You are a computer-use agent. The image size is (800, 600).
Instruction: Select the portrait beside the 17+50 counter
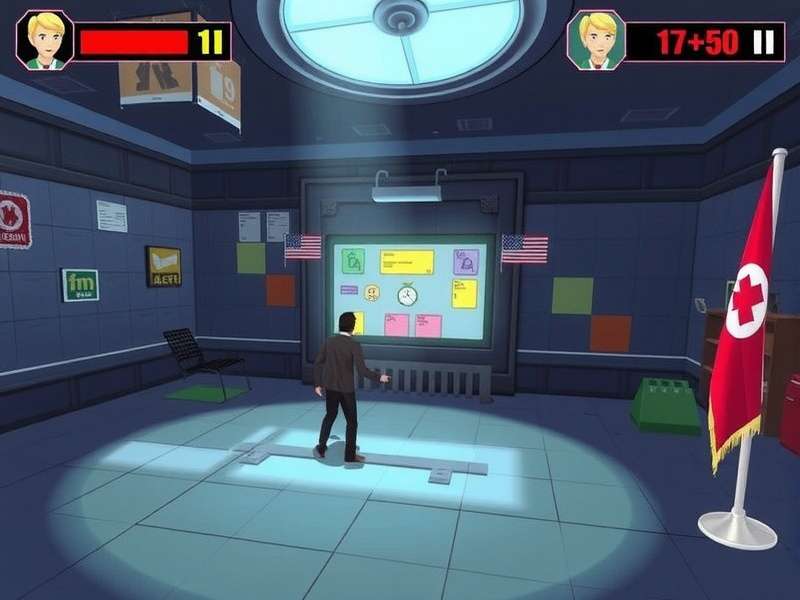coord(596,41)
